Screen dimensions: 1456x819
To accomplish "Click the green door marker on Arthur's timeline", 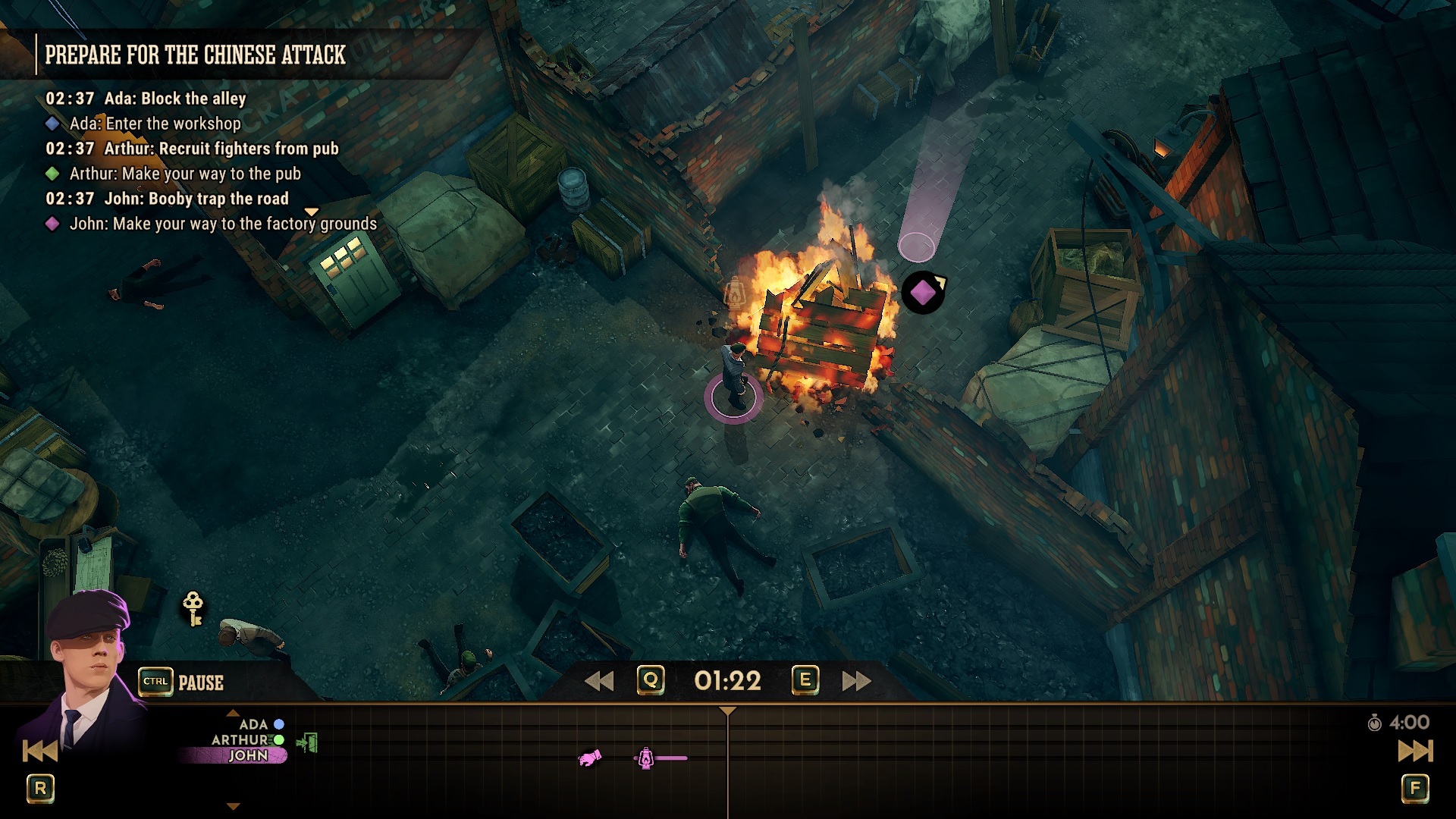I will [307, 742].
